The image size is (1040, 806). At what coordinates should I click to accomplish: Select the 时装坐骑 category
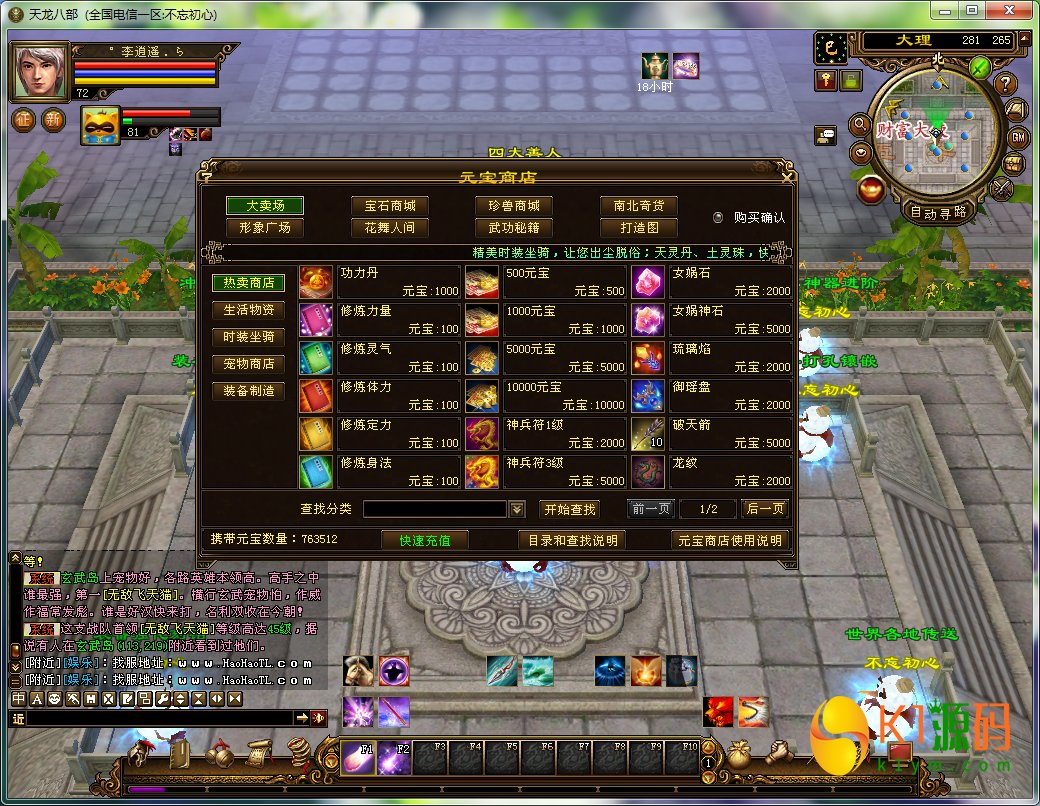(248, 337)
